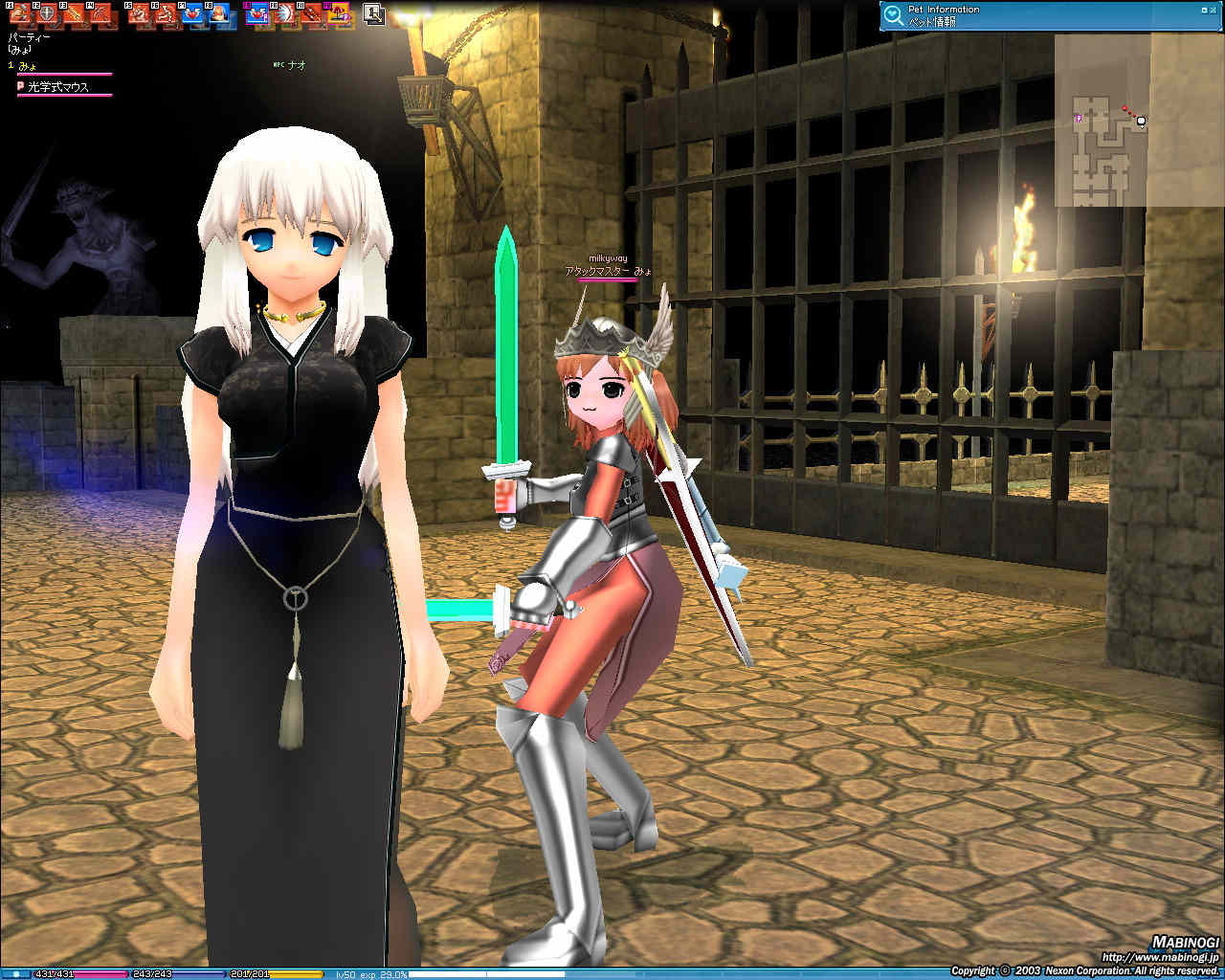The height and width of the screenshot is (980, 1225).
Task: Activate the F5 skill slot
Action: [x=138, y=13]
